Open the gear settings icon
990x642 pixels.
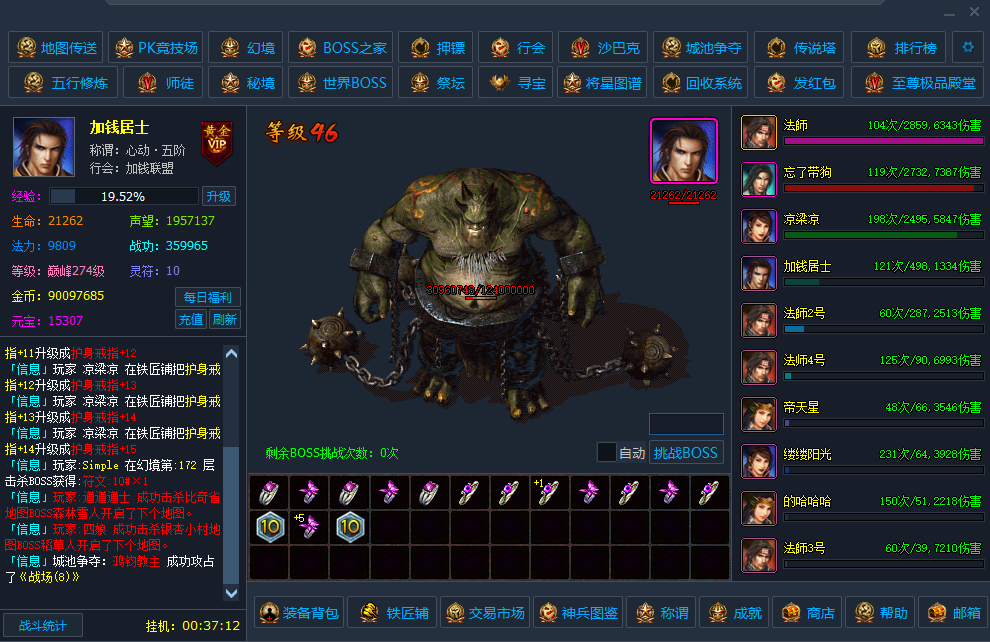coord(967,46)
